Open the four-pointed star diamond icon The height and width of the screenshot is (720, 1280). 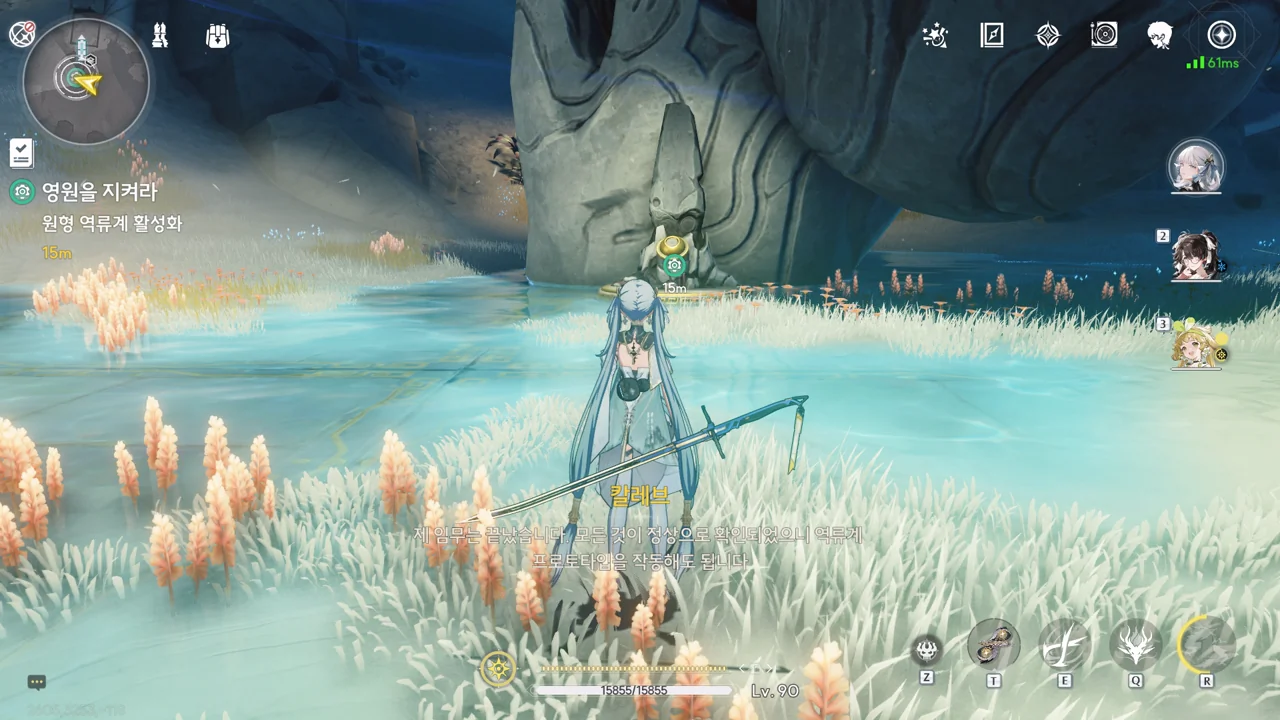(x=1047, y=36)
